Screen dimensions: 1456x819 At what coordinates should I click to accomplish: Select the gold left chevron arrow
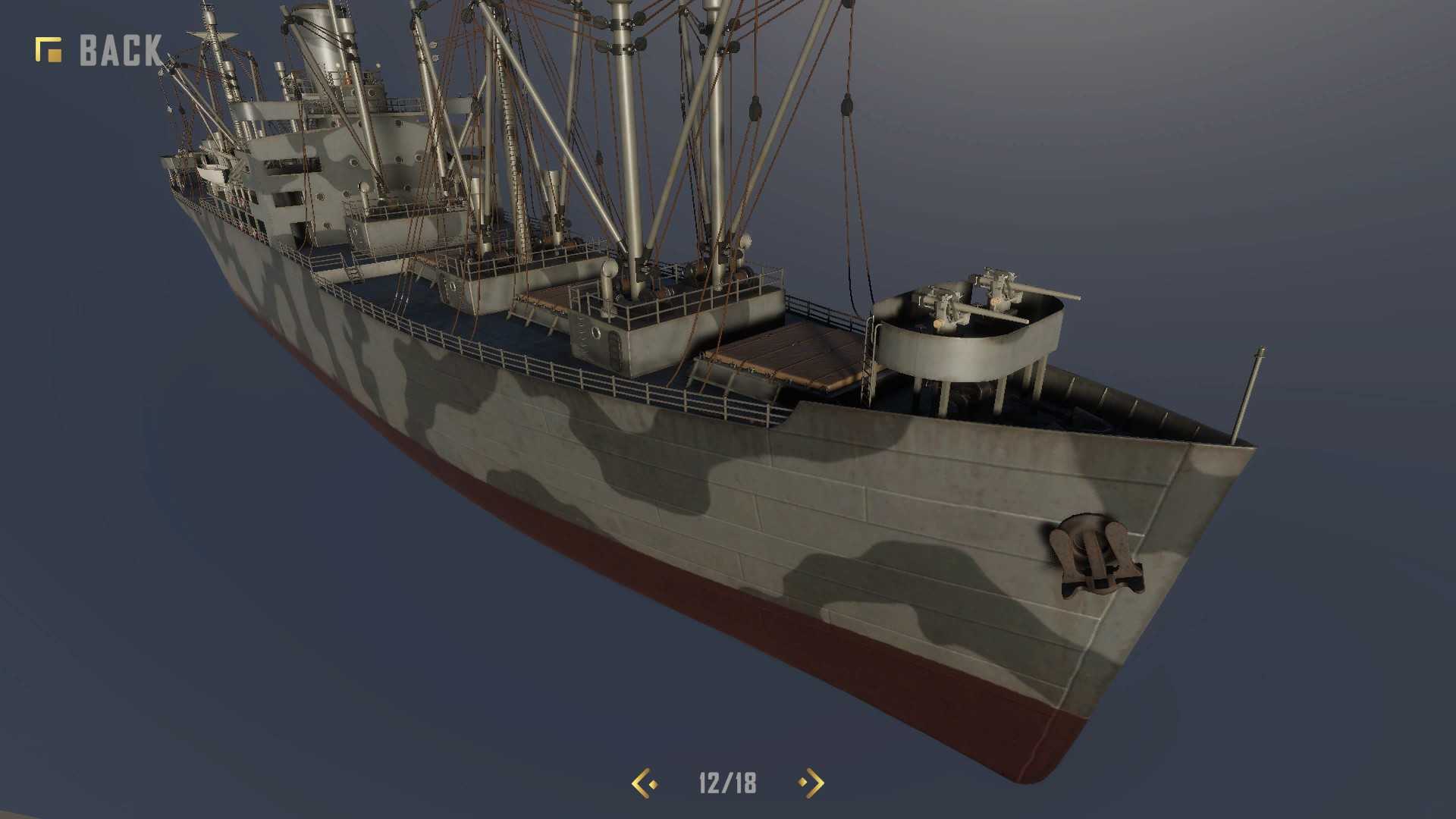tap(641, 783)
